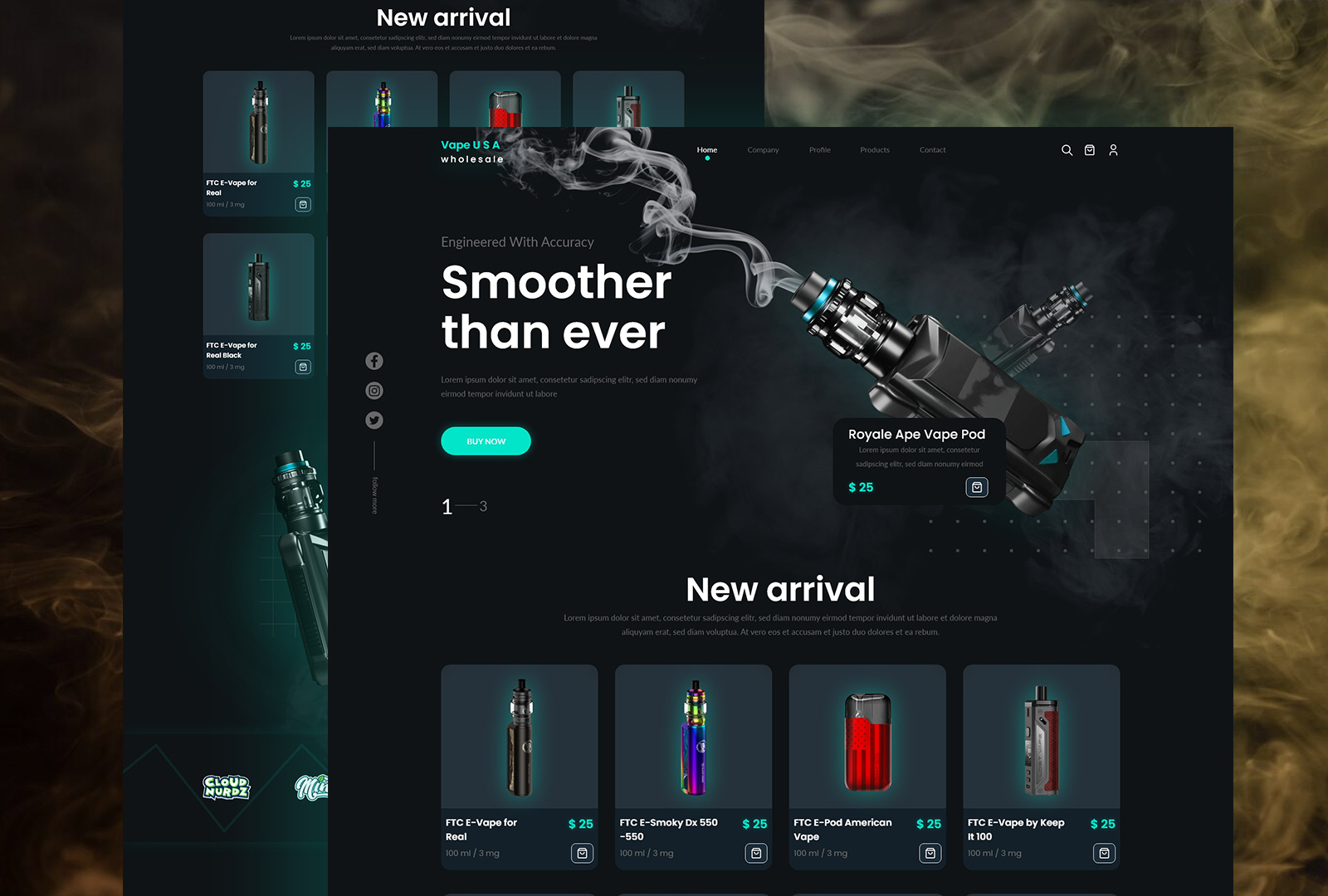Visit the Facebook social icon

[374, 361]
